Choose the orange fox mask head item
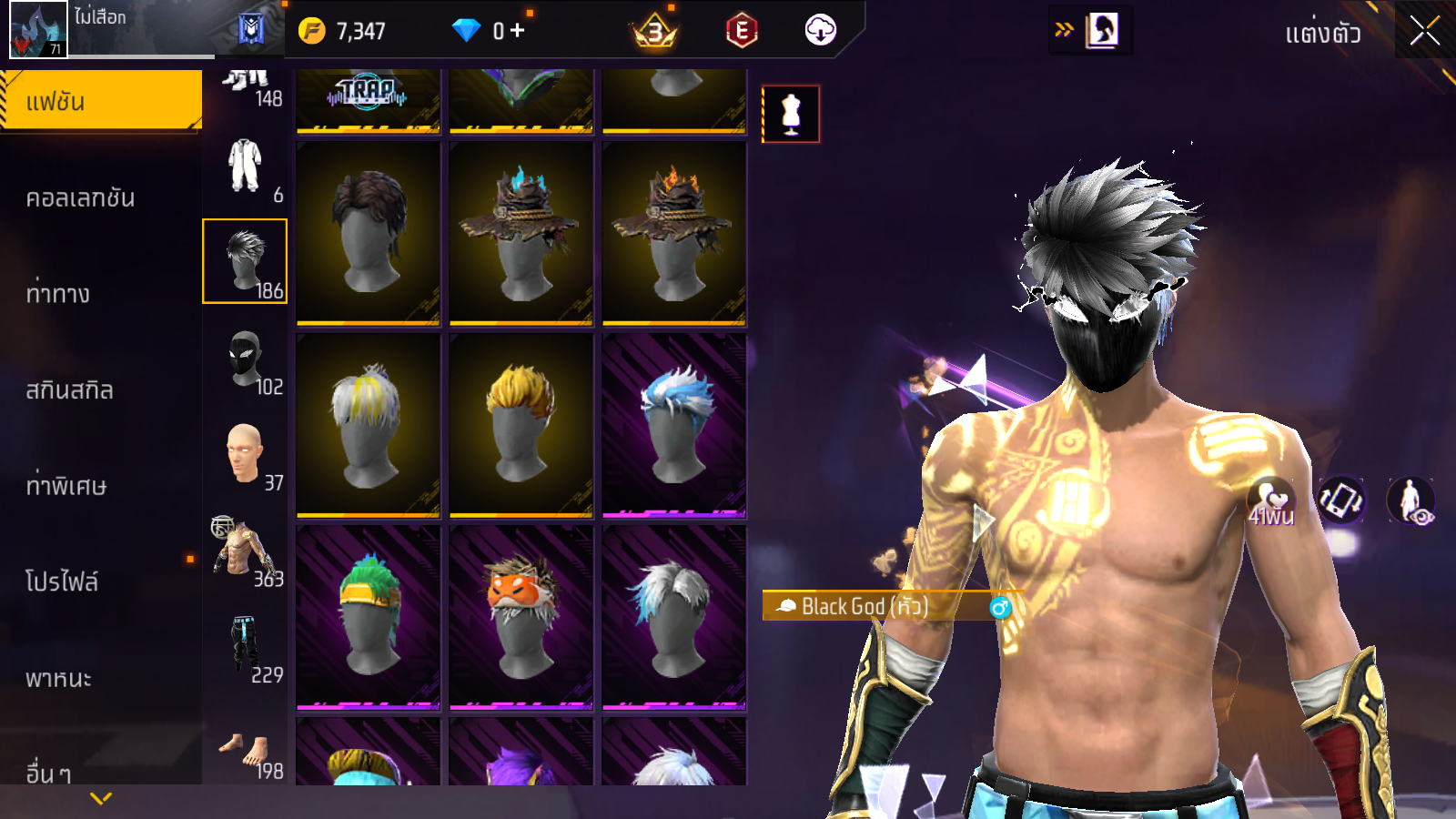The width and height of the screenshot is (1456, 819). (x=521, y=617)
